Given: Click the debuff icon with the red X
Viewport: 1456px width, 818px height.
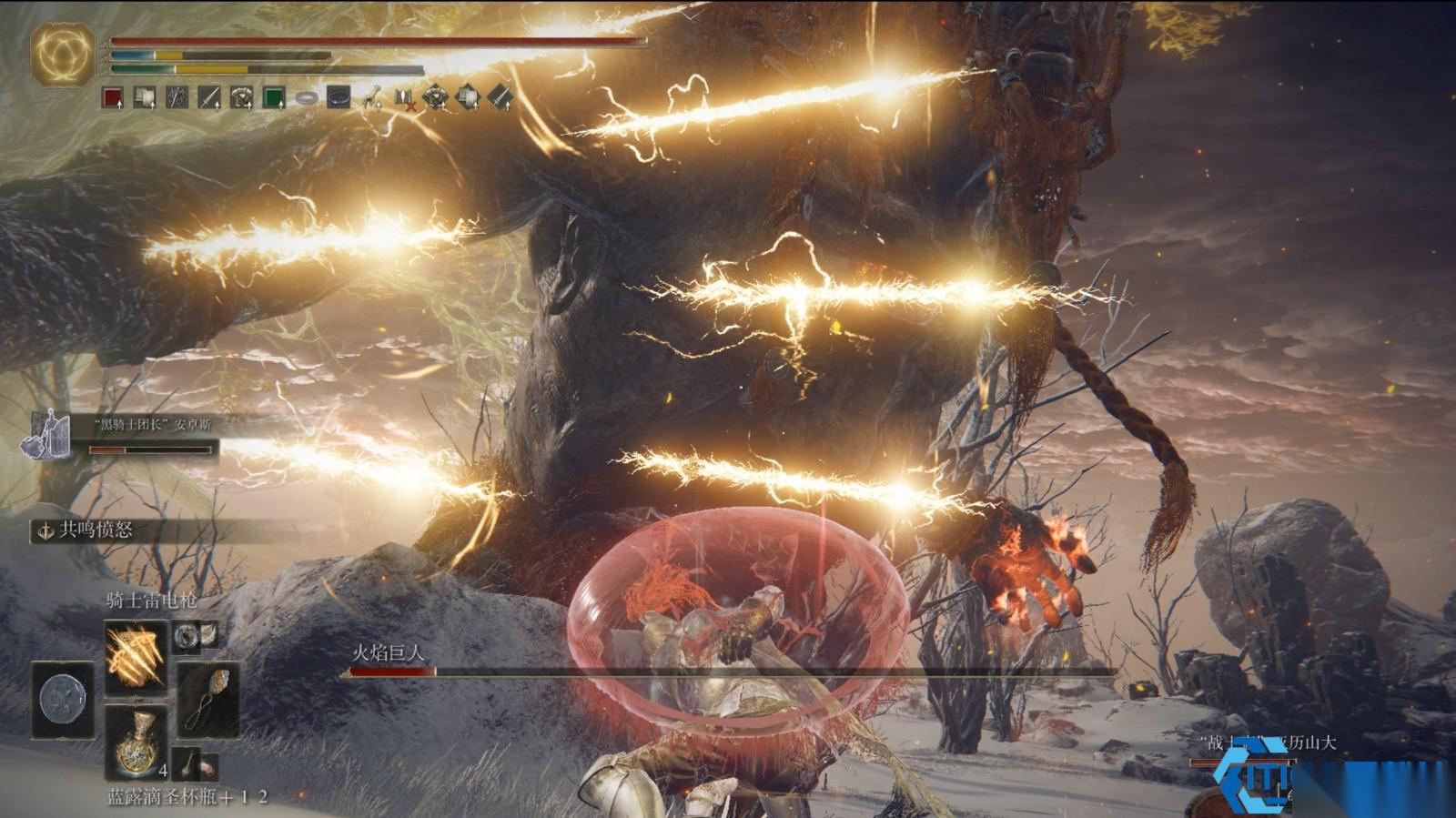Looking at the screenshot, I should (404, 98).
